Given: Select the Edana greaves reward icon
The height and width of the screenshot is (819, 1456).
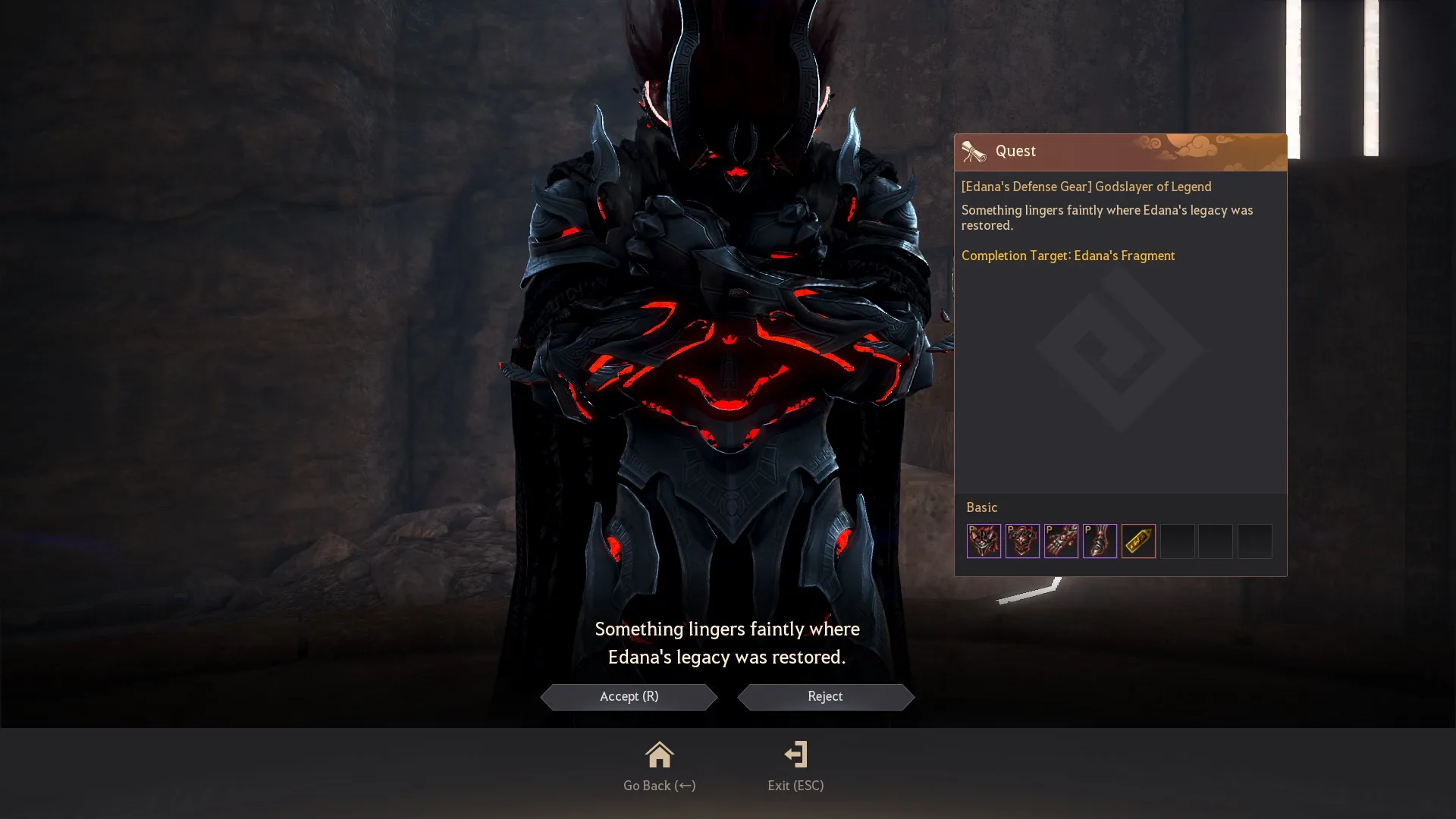Looking at the screenshot, I should (1100, 541).
